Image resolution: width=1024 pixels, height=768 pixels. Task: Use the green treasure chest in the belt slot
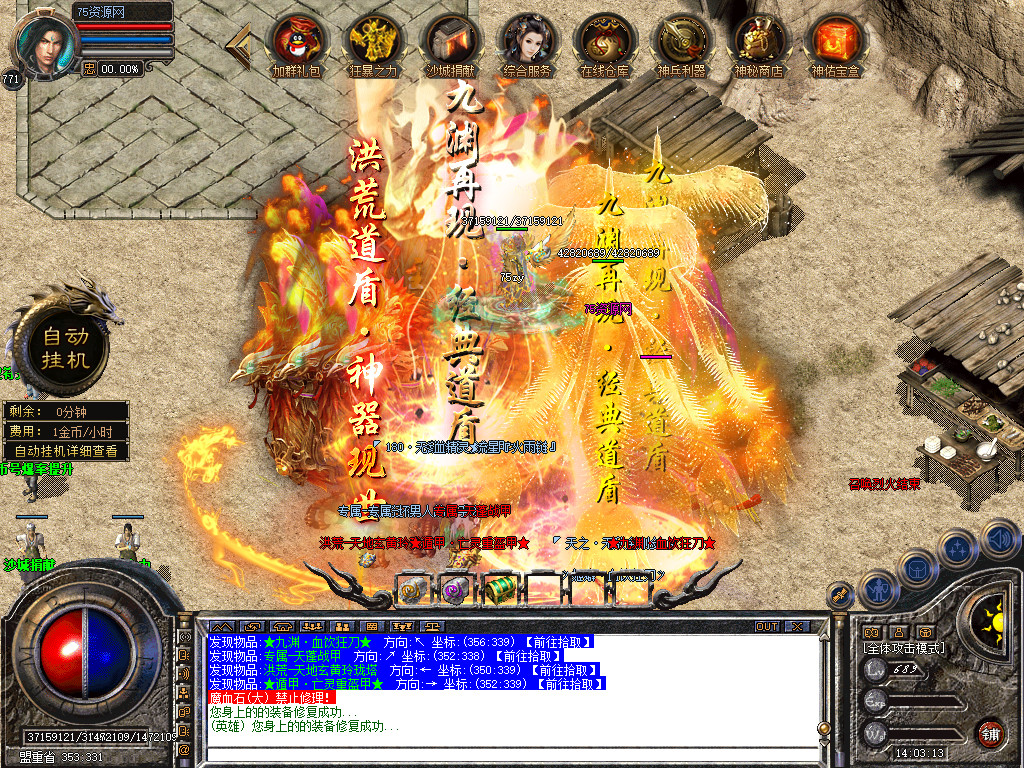[499, 590]
